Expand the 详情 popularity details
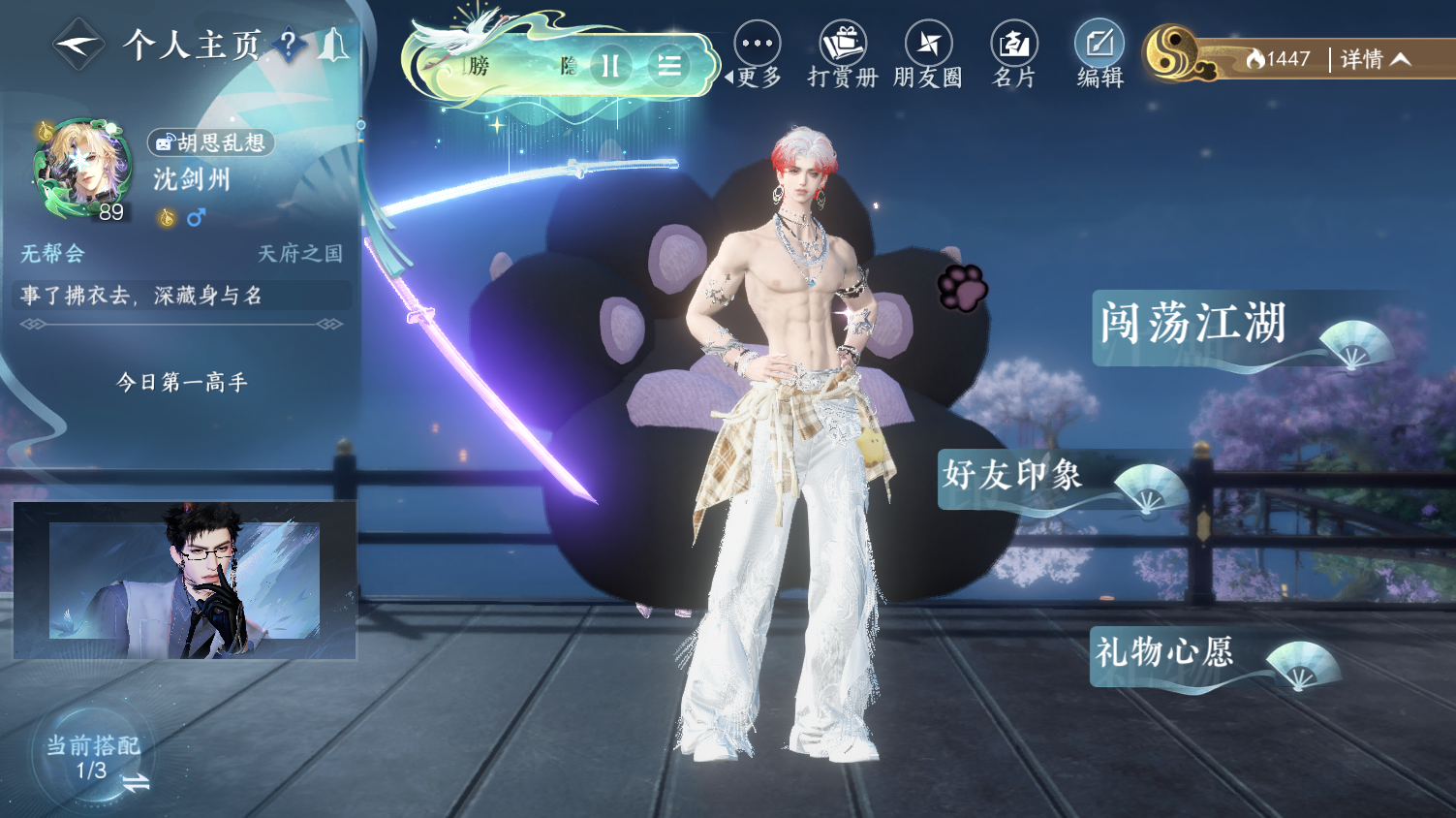Screen dimensions: 1456x818 point(1375,59)
